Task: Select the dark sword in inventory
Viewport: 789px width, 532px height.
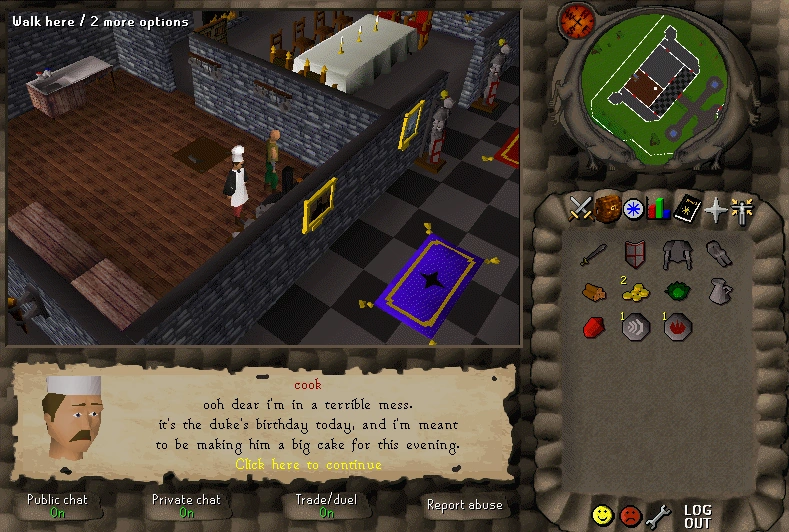Action: pyautogui.click(x=594, y=254)
